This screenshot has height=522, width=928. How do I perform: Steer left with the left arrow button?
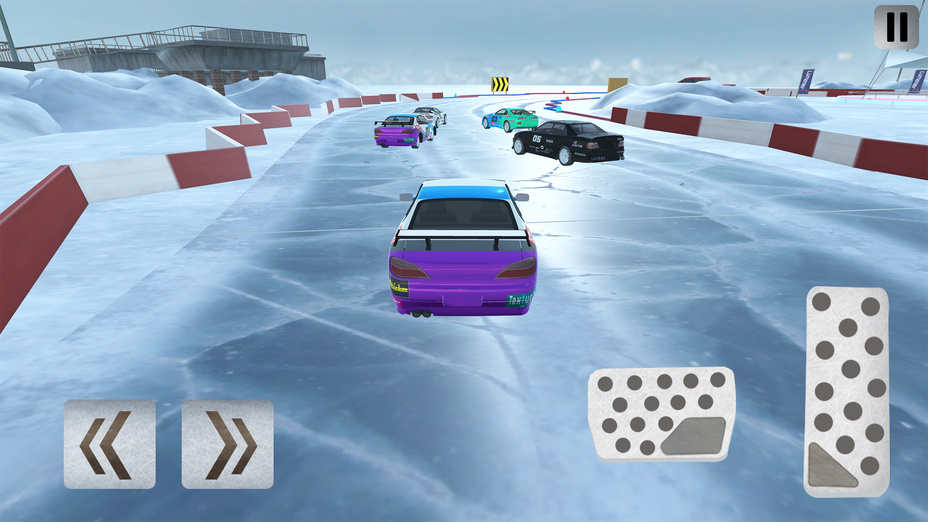110,444
